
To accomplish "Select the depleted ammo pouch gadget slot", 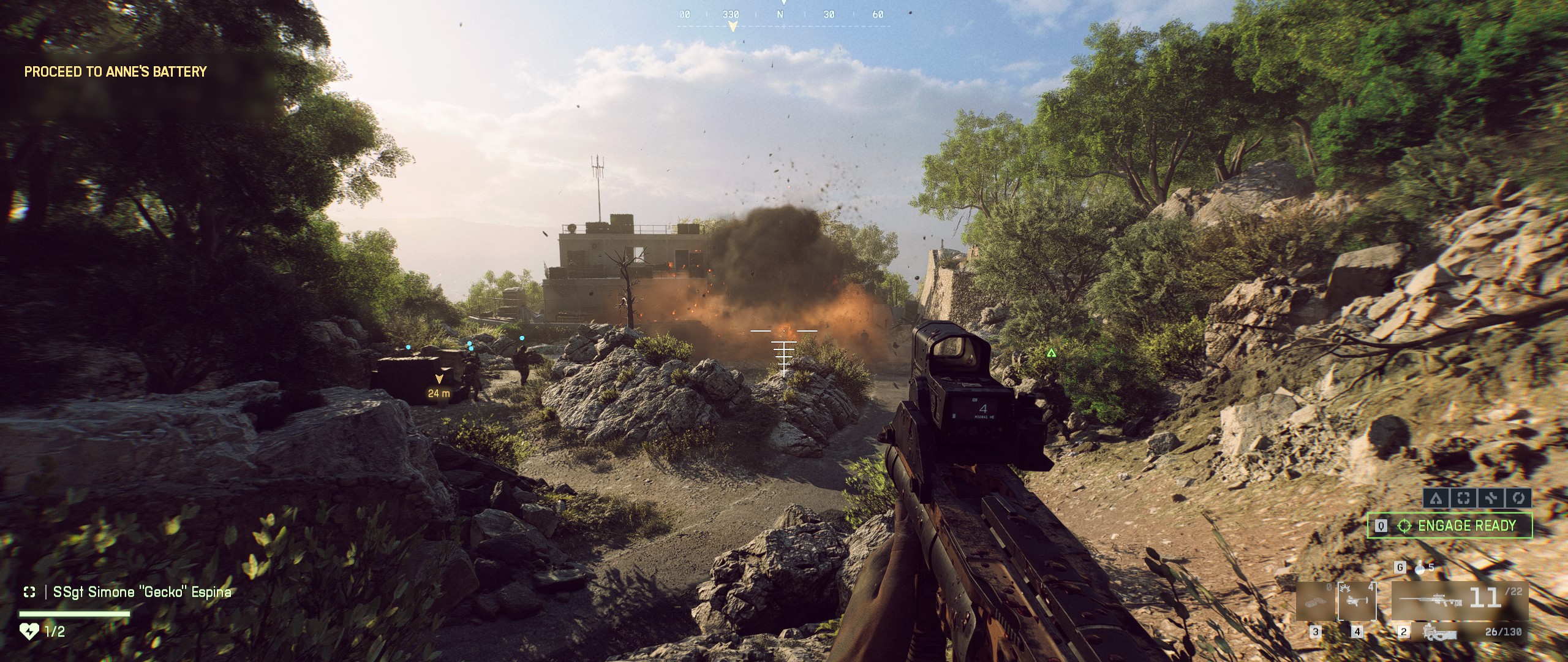I will click(1314, 602).
